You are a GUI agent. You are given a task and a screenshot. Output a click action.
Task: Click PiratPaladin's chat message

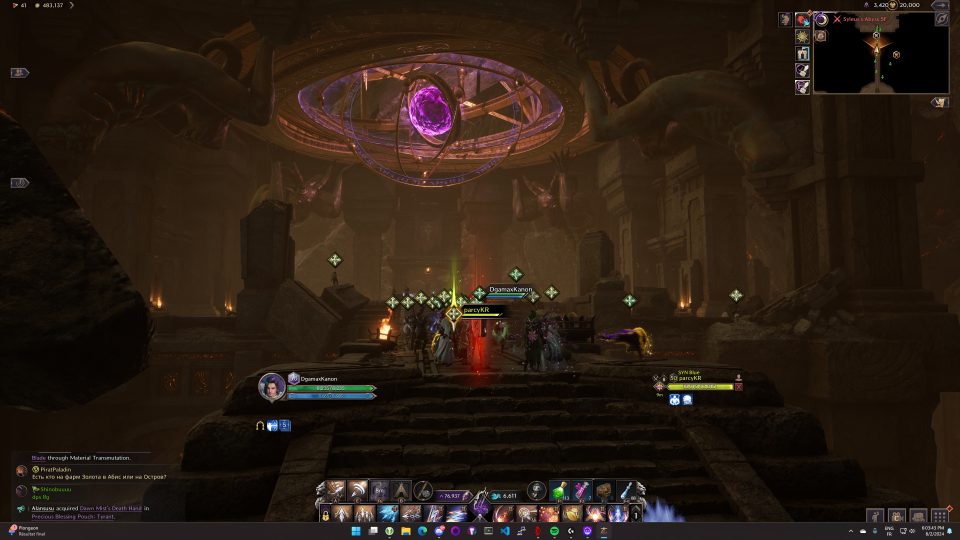(98, 476)
